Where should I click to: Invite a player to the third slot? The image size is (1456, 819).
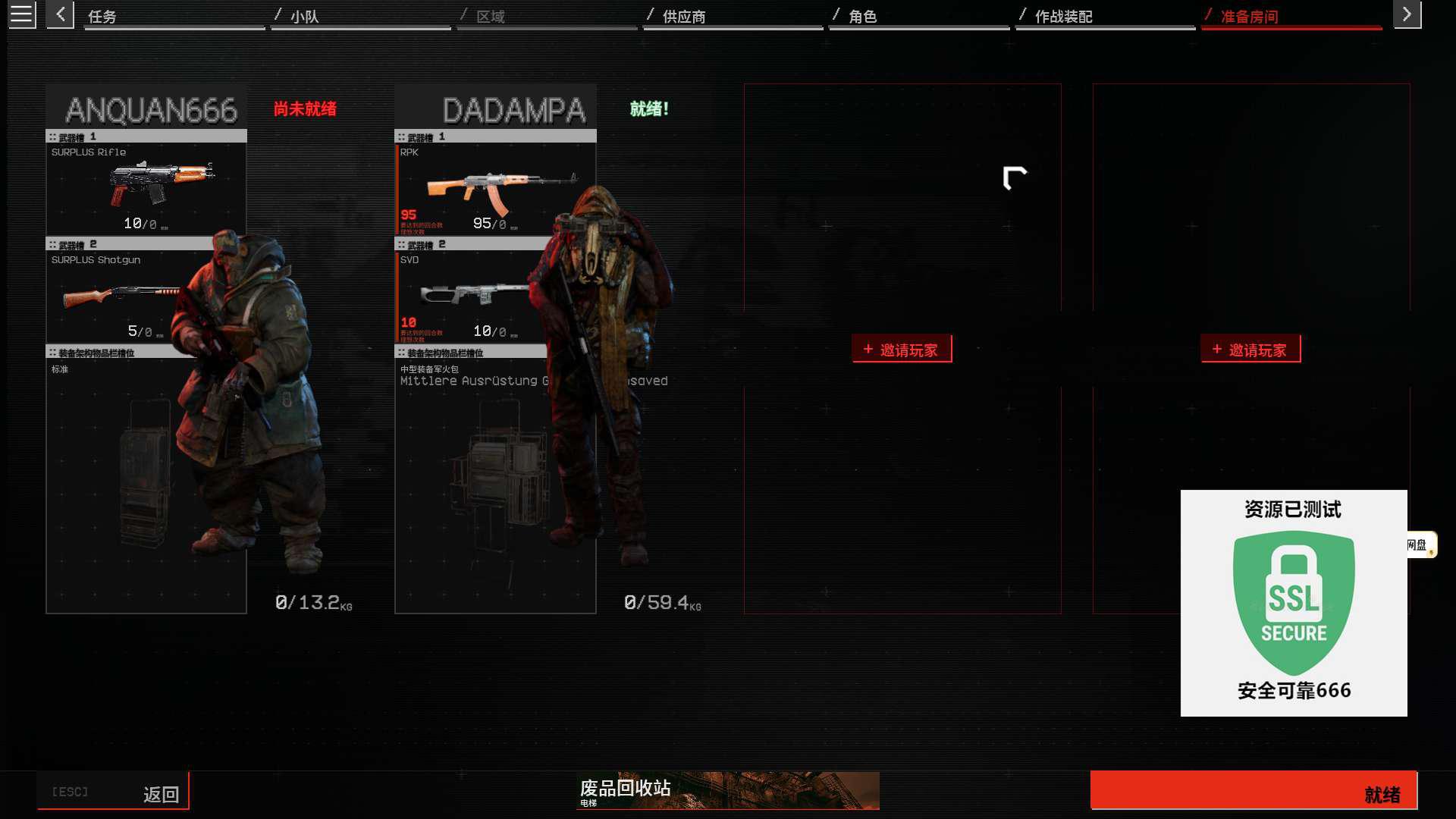(x=902, y=350)
